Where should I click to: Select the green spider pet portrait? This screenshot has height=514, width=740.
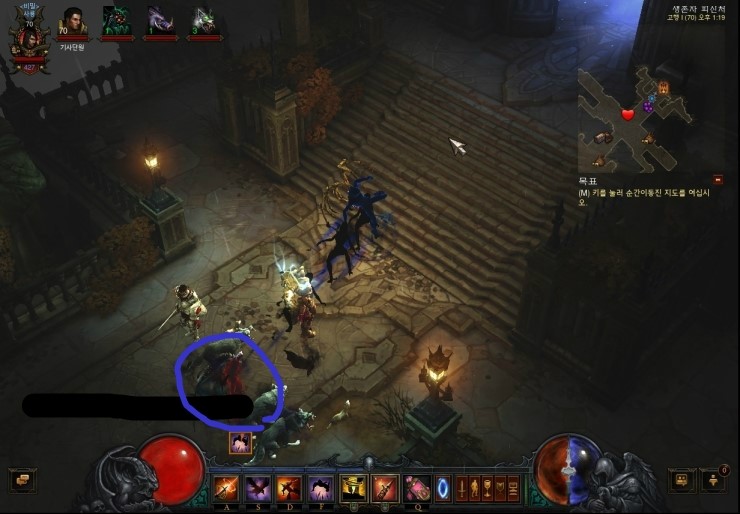[x=116, y=22]
